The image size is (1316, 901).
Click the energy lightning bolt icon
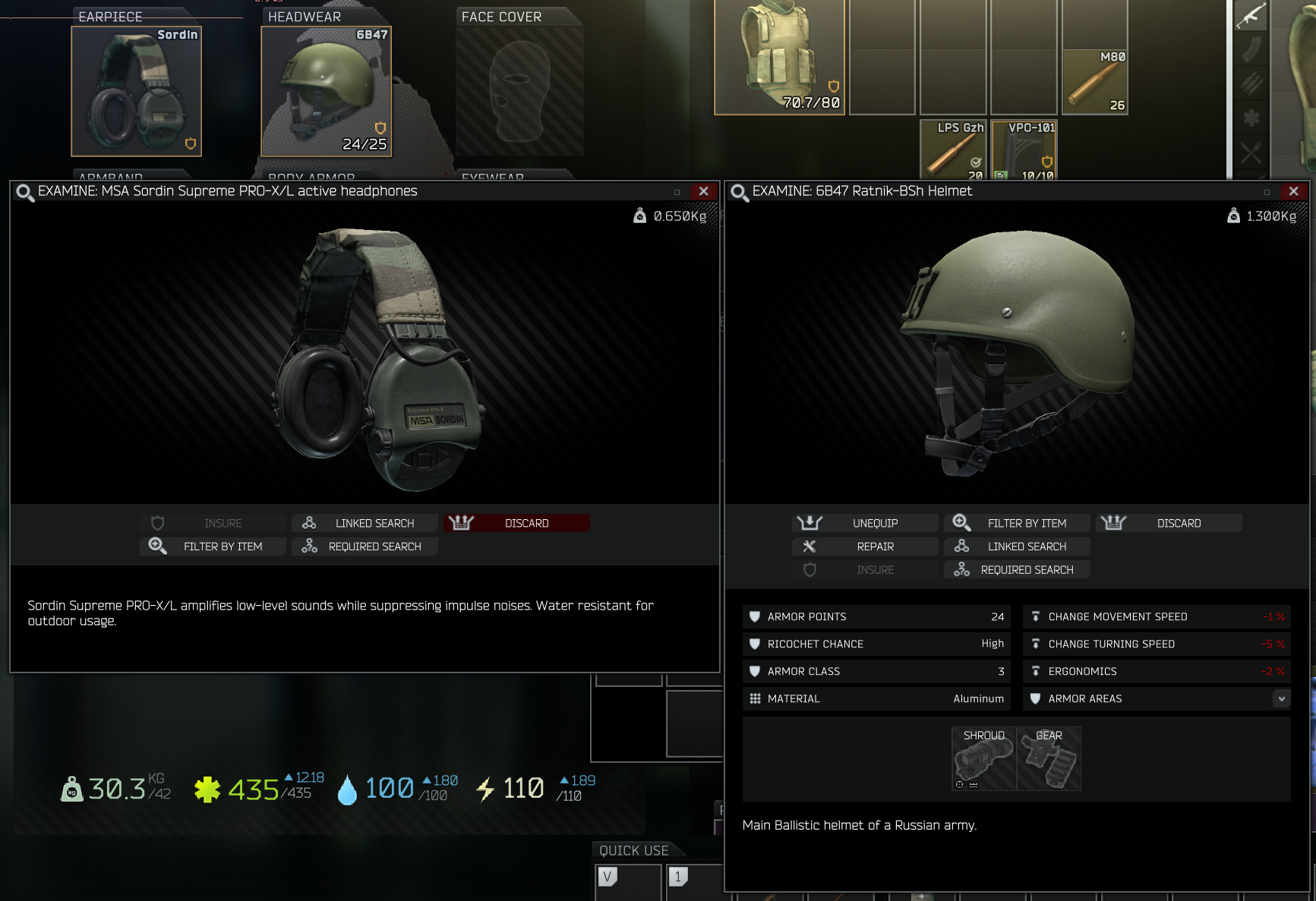coord(485,788)
